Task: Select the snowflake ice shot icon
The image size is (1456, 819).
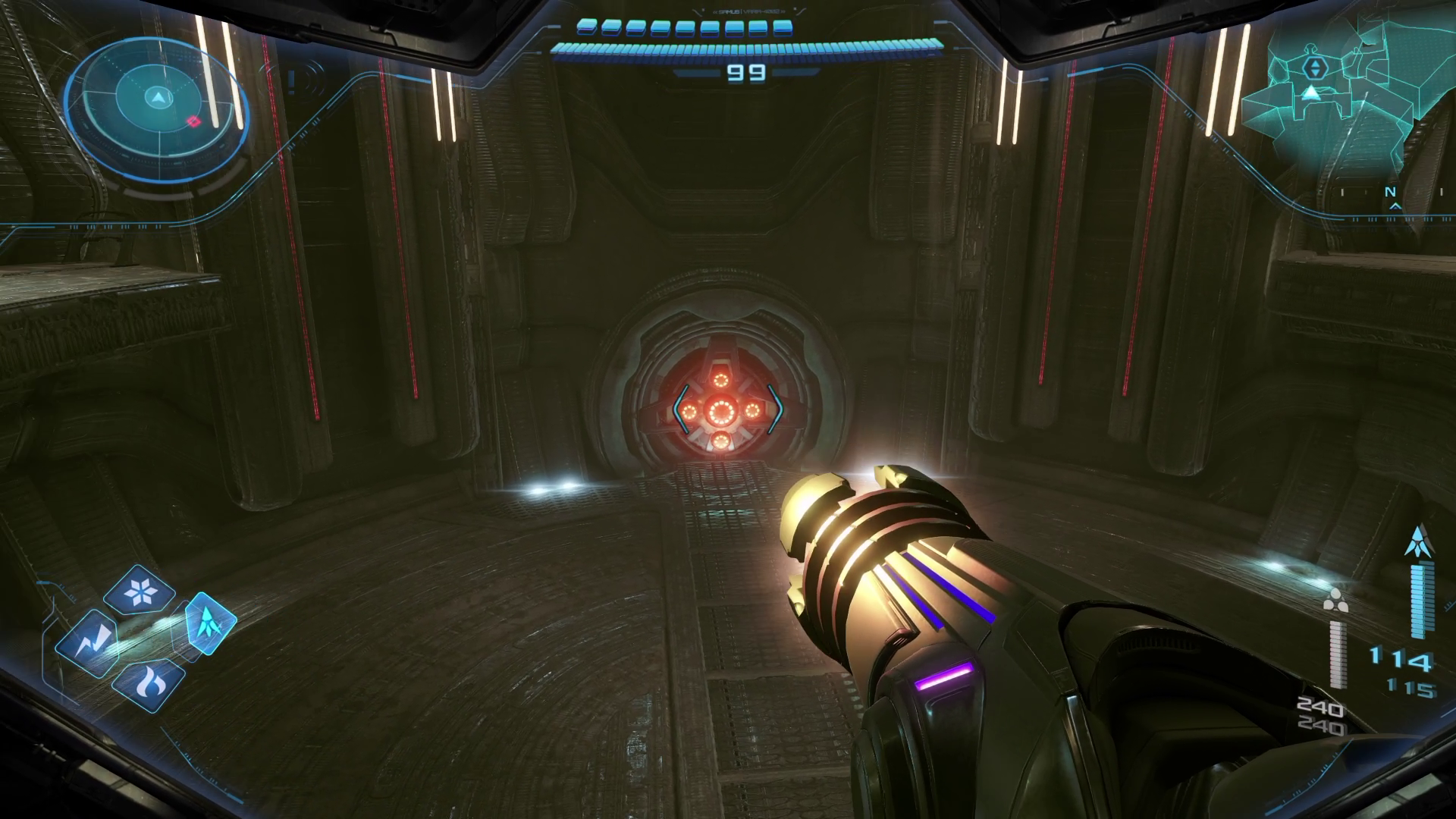Action: [140, 590]
